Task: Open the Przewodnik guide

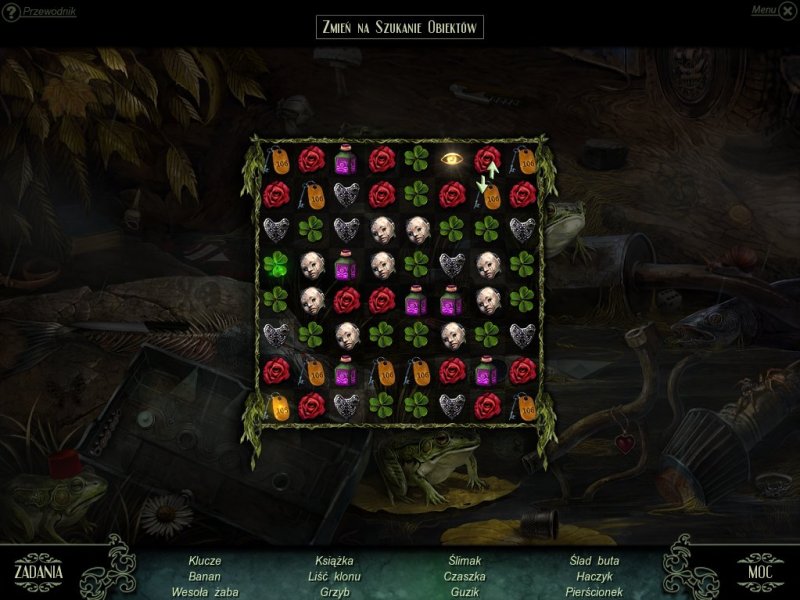Action: pos(48,12)
